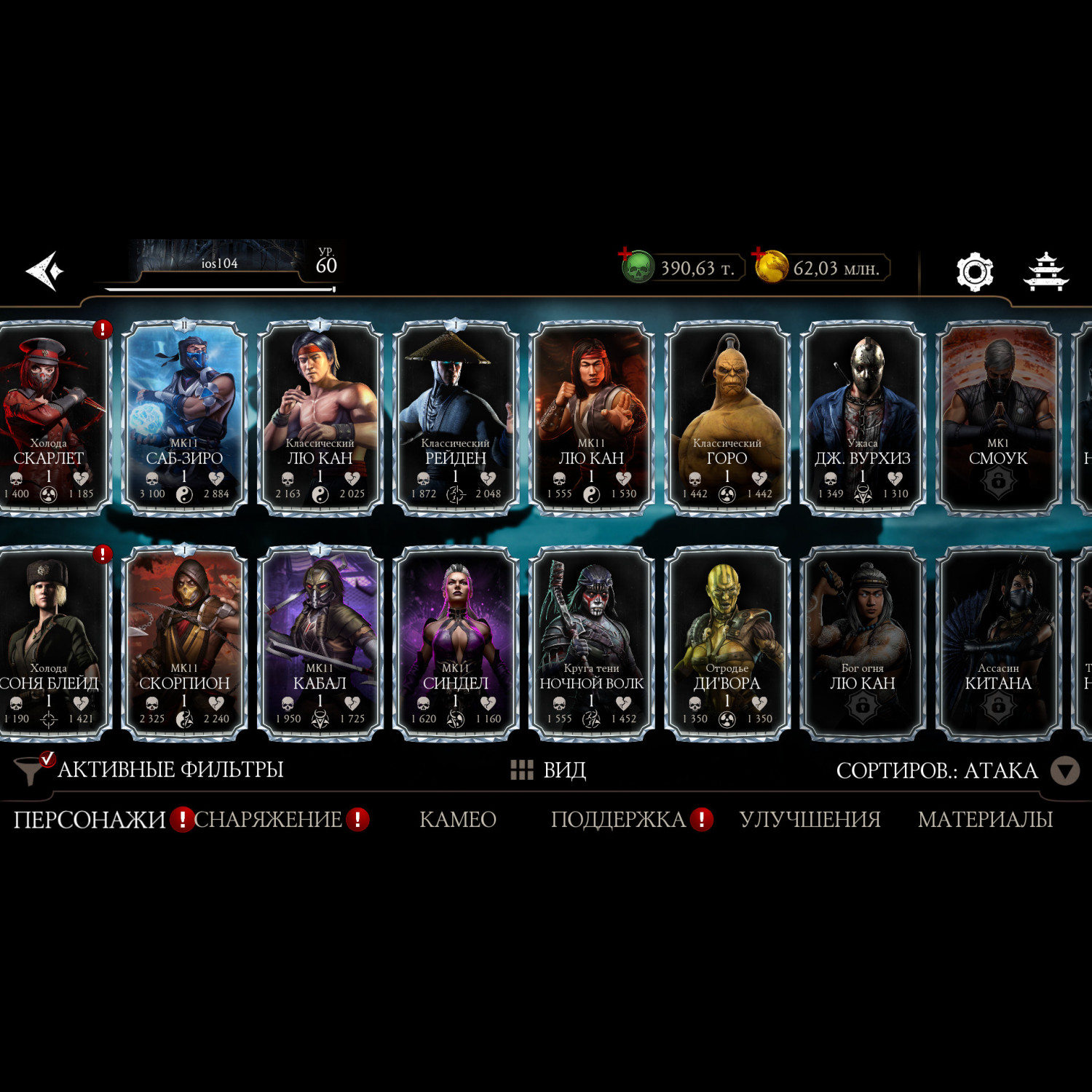Open the MK11 Синдел card
The height and width of the screenshot is (1092, 1092).
pos(456,644)
